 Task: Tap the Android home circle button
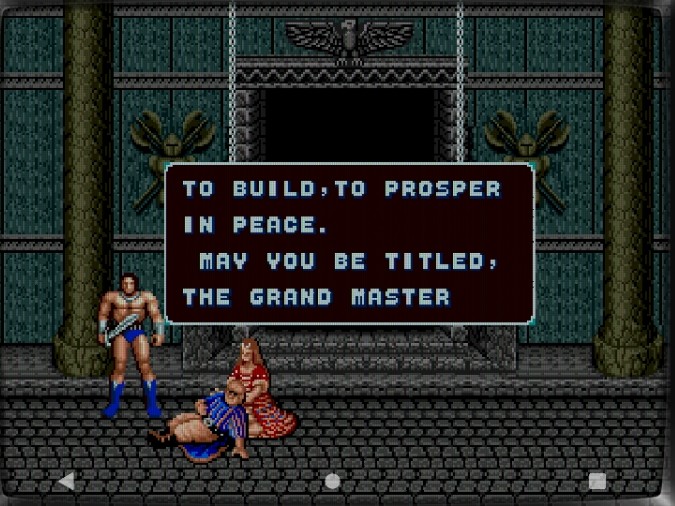(332, 481)
